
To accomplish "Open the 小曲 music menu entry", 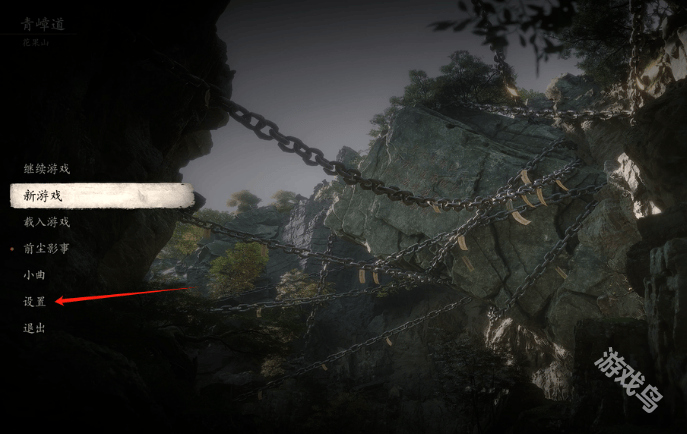I will click(34, 274).
